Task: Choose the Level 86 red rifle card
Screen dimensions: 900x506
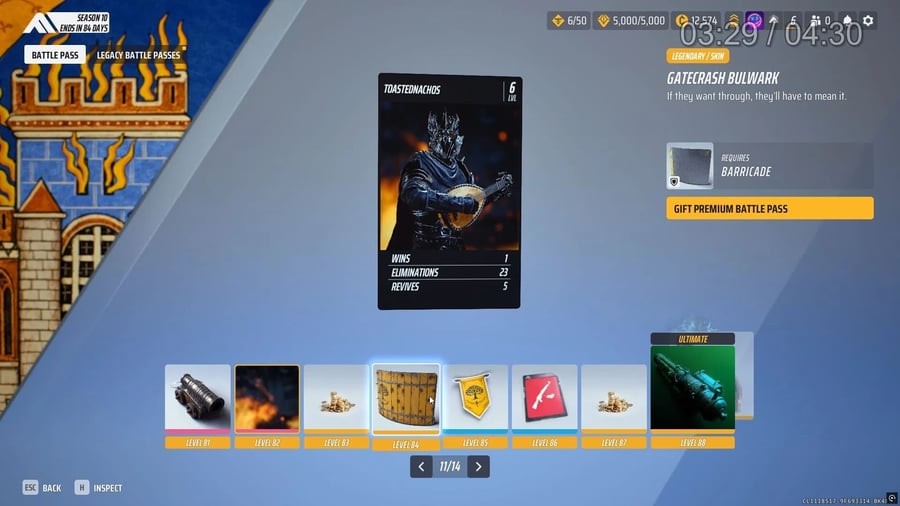Action: click(x=545, y=398)
